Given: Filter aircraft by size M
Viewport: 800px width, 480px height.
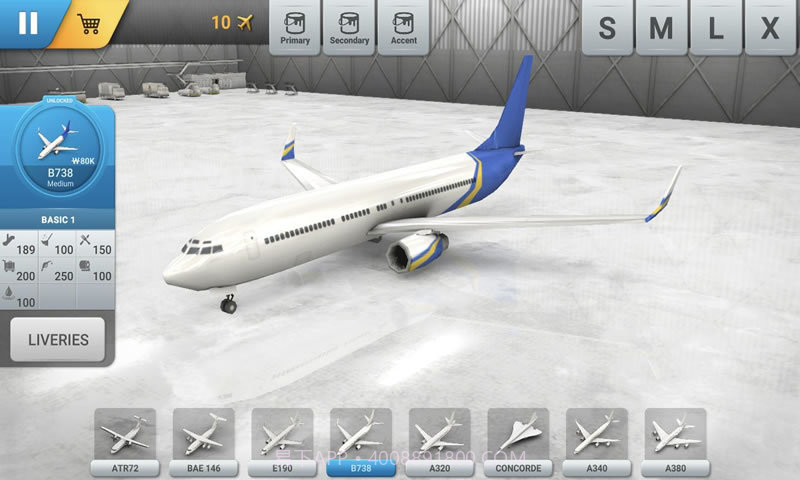Looking at the screenshot, I should (661, 28).
